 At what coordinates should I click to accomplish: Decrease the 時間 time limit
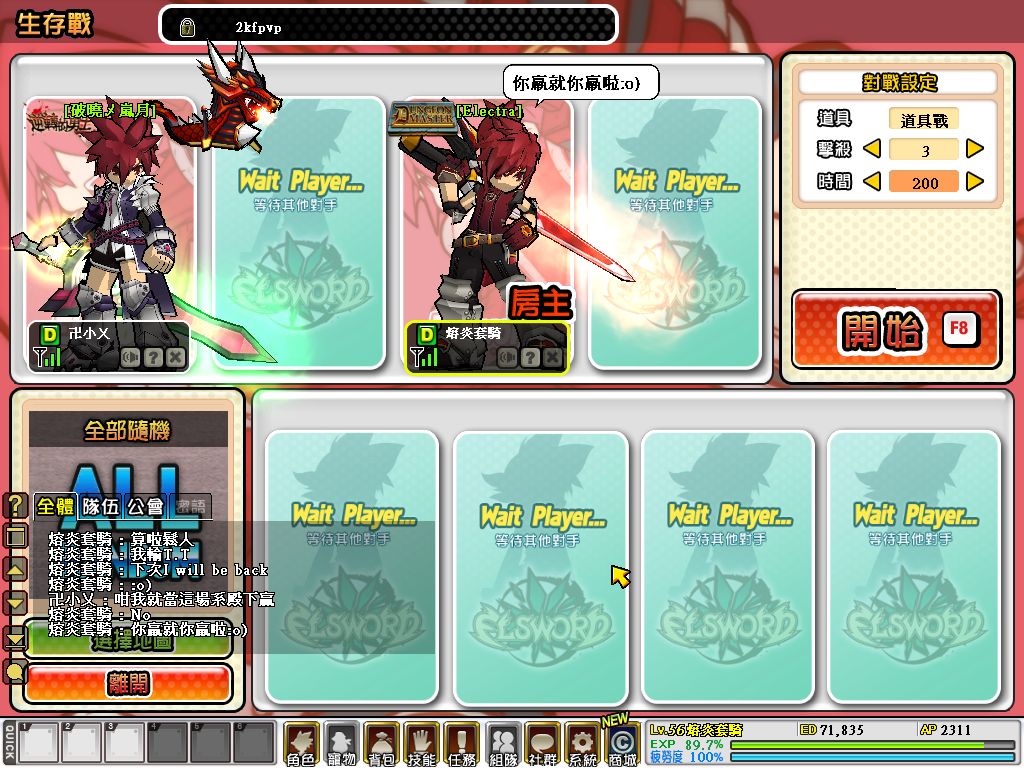click(871, 182)
